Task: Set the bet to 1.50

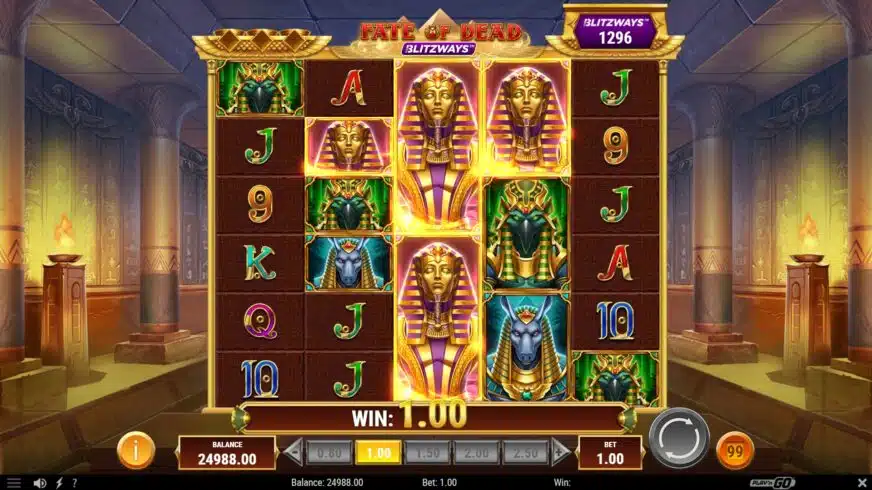Action: 427,453
